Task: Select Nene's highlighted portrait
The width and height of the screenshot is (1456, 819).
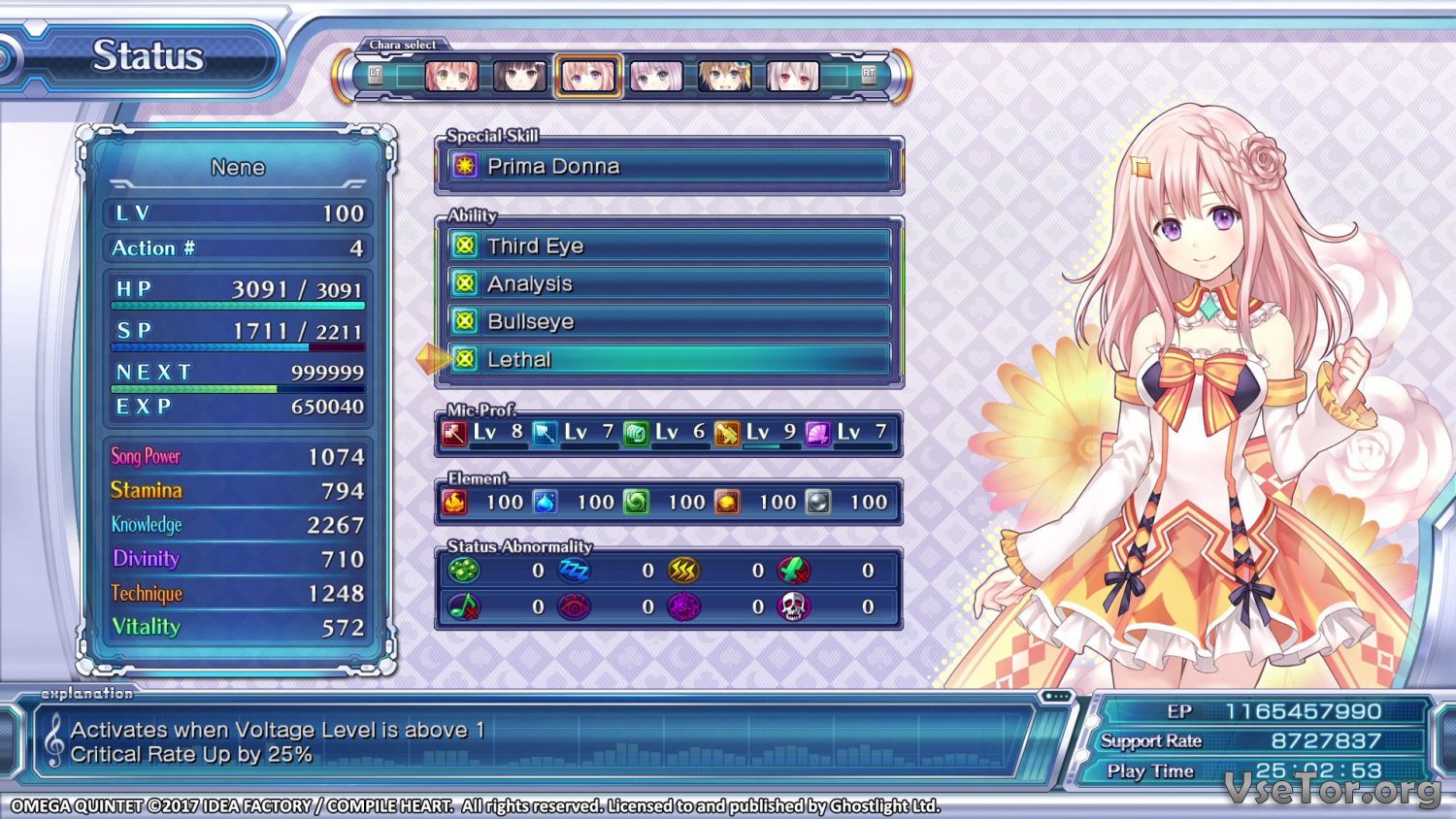Action: [x=588, y=76]
